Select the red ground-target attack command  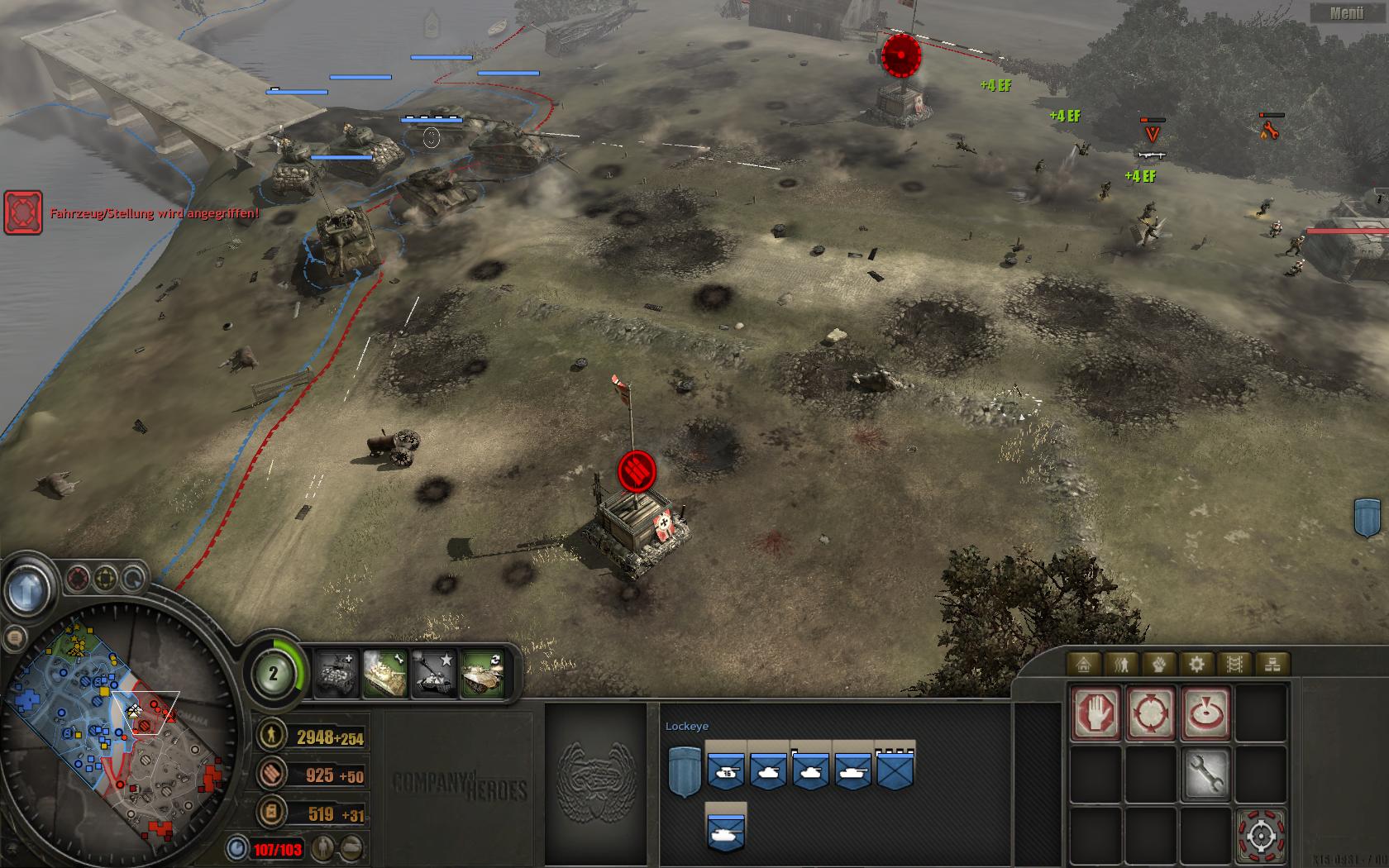1205,713
